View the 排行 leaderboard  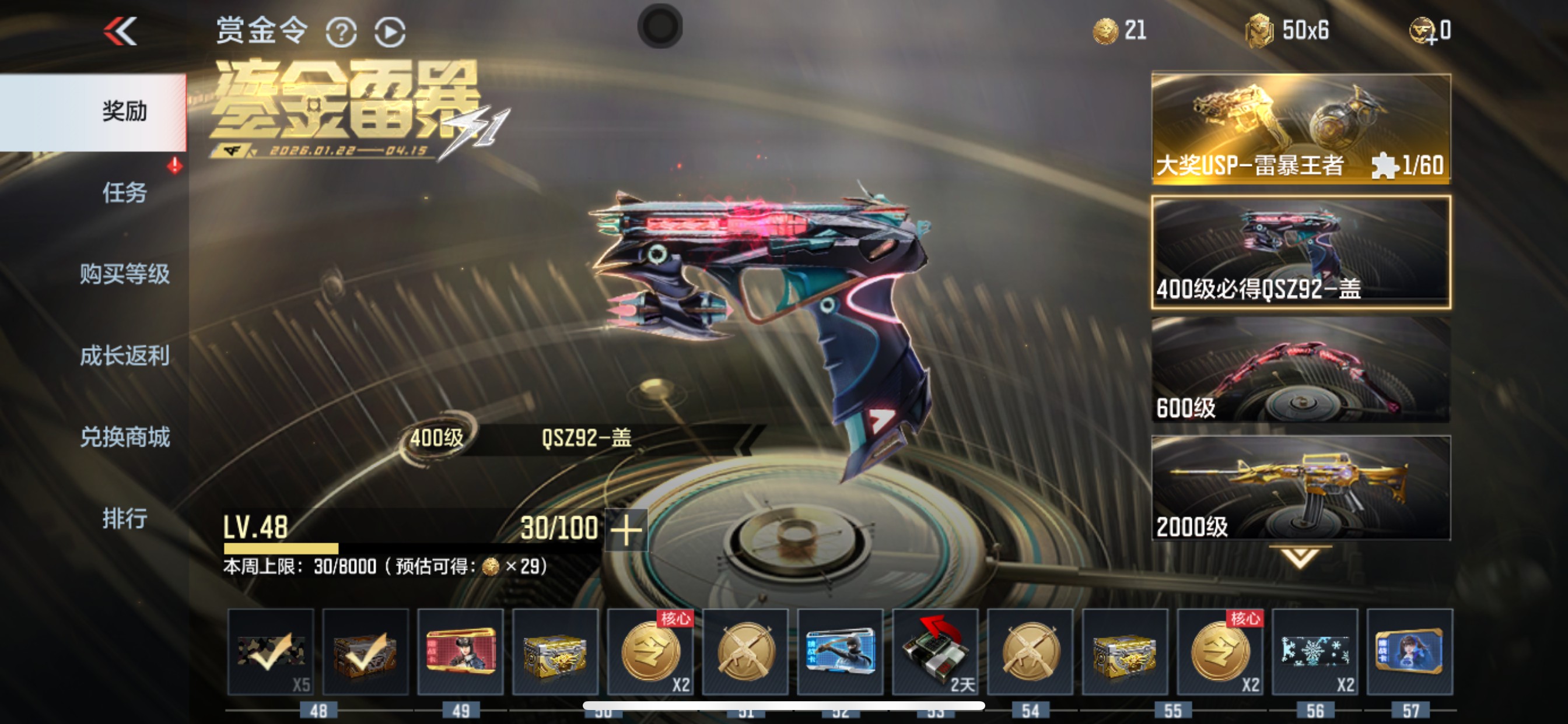point(124,519)
